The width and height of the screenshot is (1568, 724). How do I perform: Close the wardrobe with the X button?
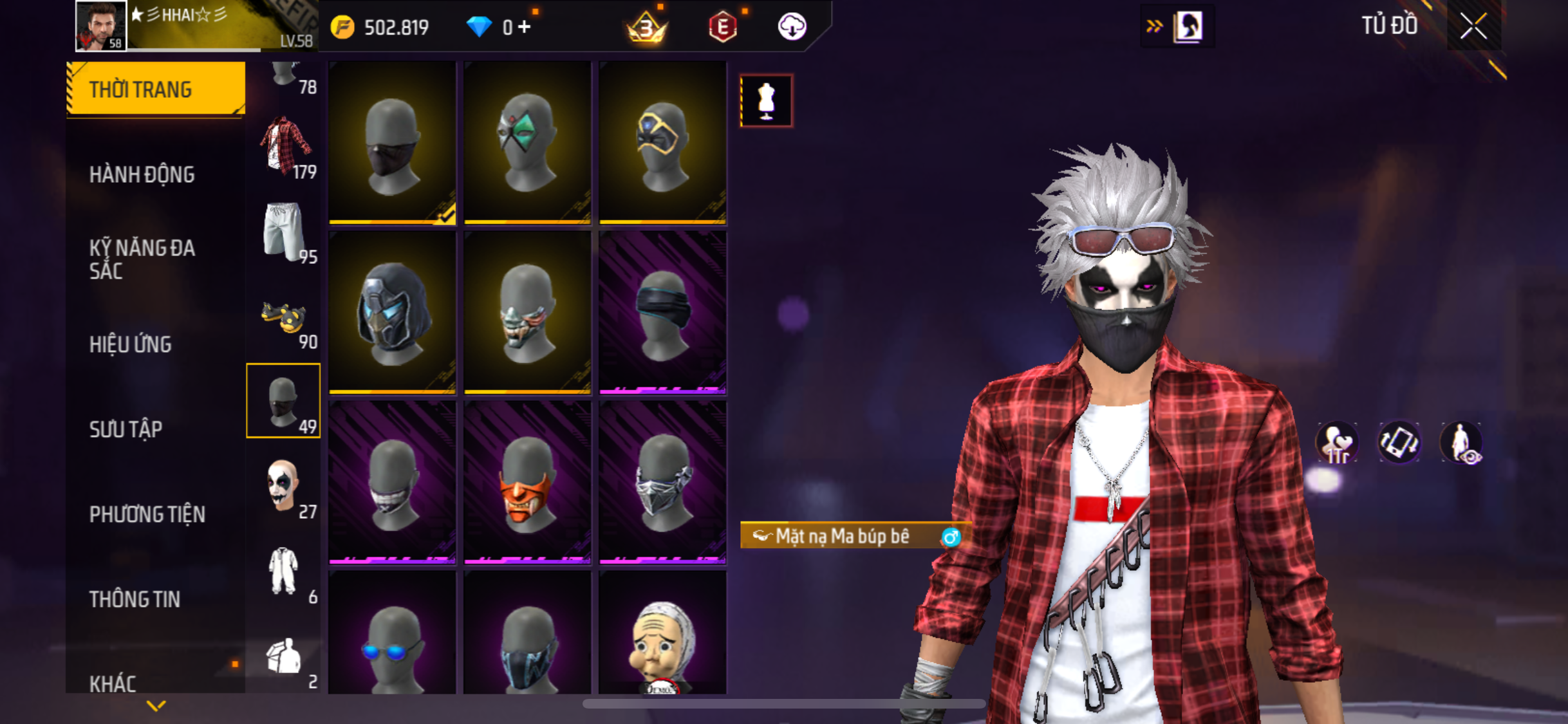(x=1473, y=26)
